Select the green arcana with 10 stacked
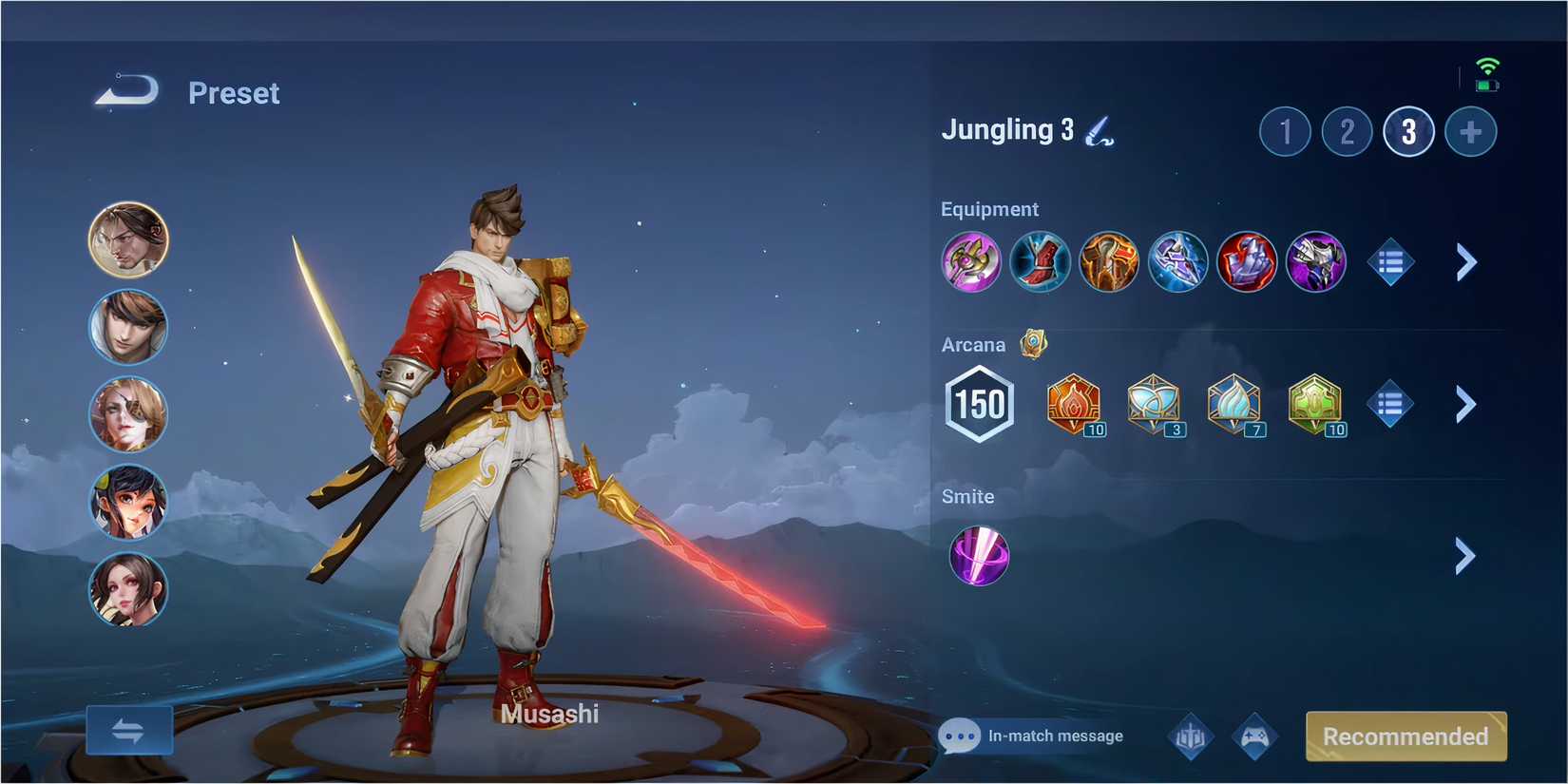Image resolution: width=1568 pixels, height=784 pixels. 1316,403
